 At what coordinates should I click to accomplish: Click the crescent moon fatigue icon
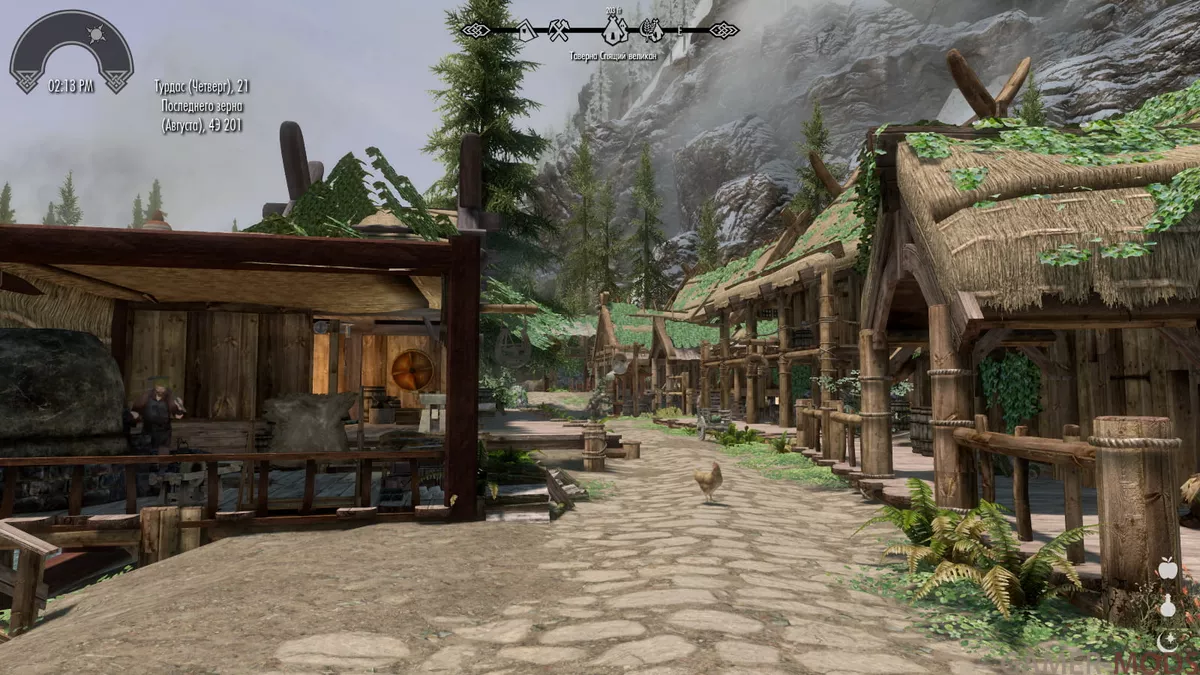click(1167, 640)
